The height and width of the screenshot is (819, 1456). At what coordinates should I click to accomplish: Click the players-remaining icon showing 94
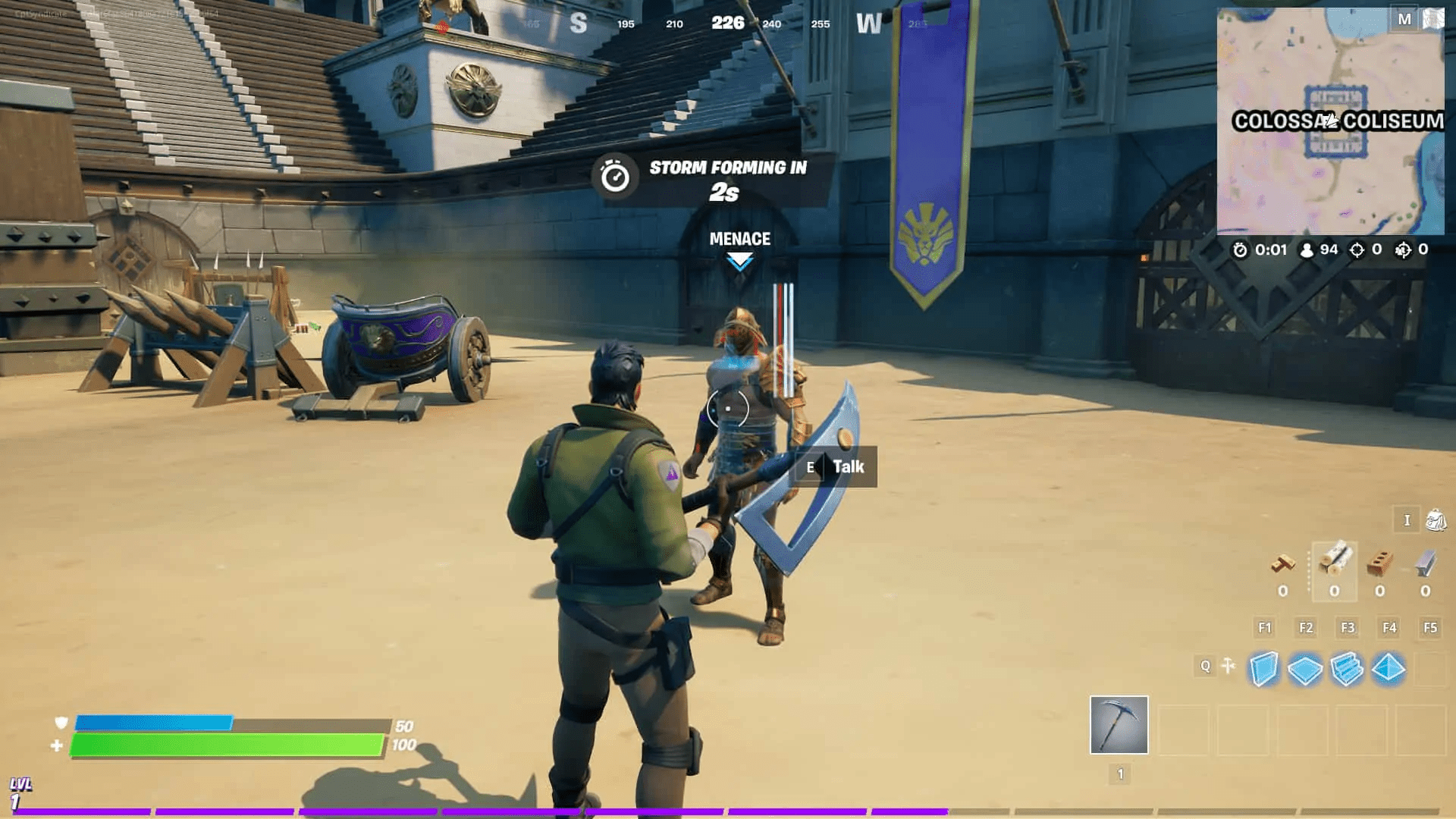coord(1307,250)
